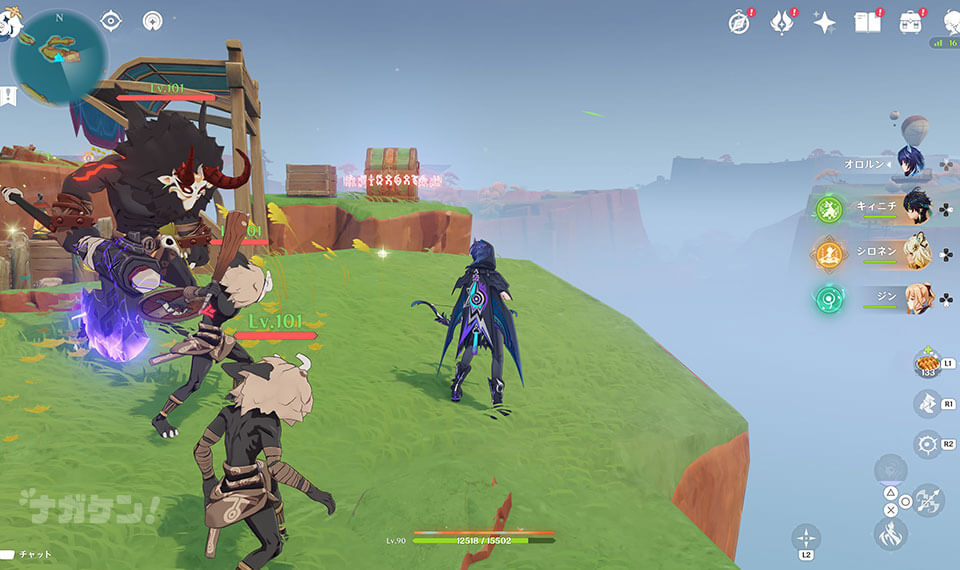Open the backpack inventory icon

910,22
